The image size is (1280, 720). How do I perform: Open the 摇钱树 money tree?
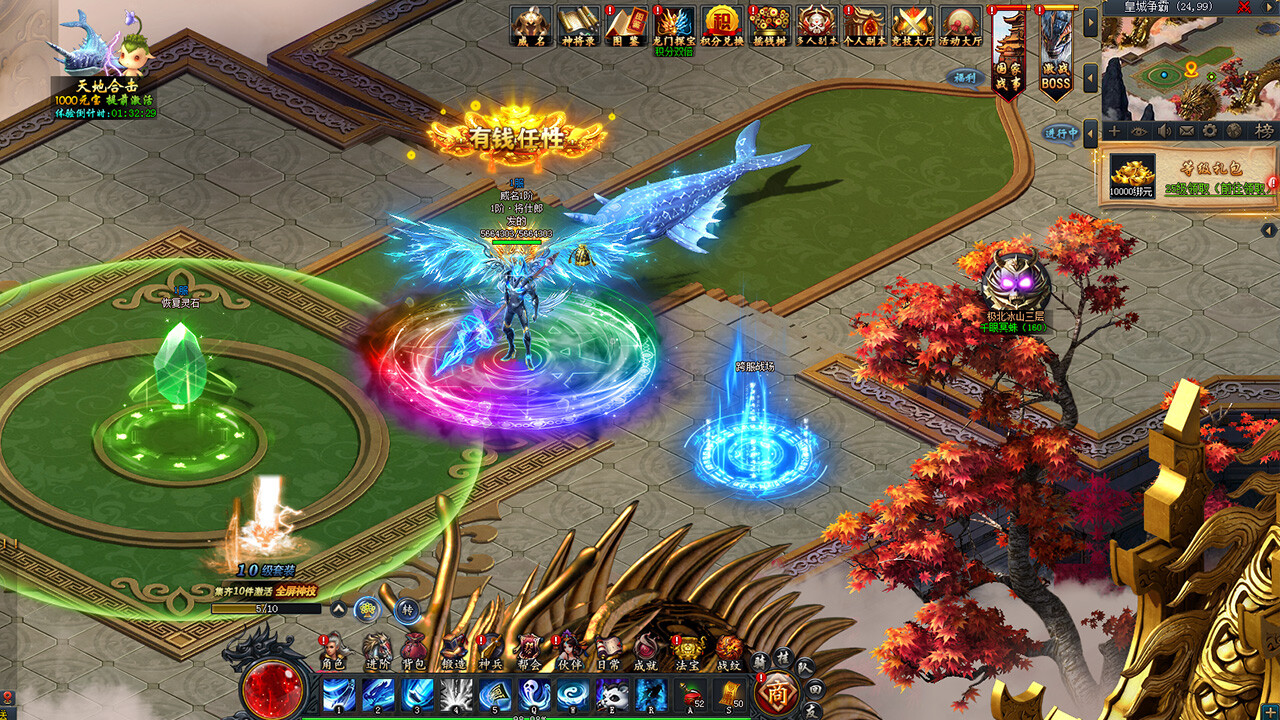click(x=770, y=25)
